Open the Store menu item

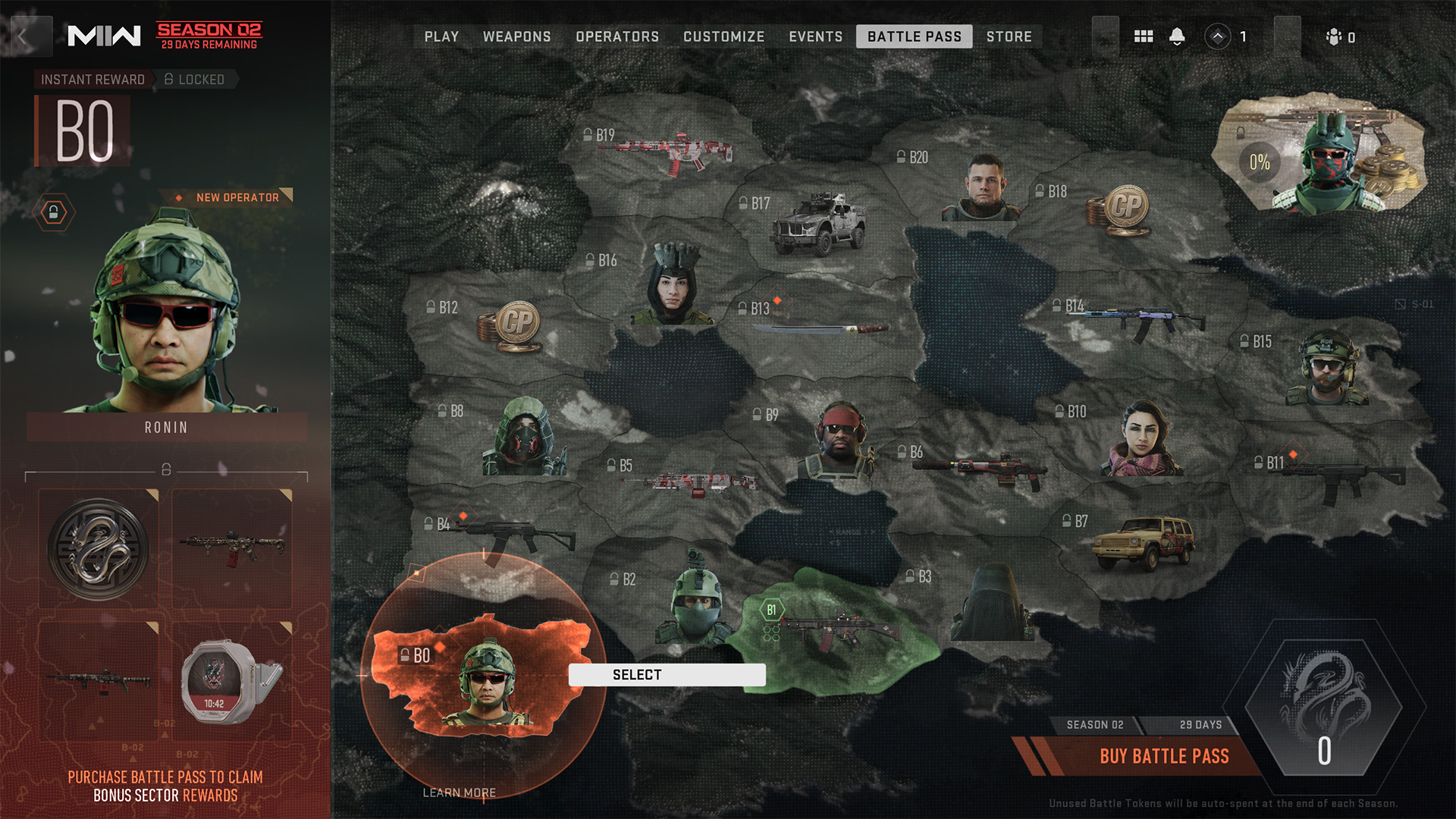[x=1009, y=36]
